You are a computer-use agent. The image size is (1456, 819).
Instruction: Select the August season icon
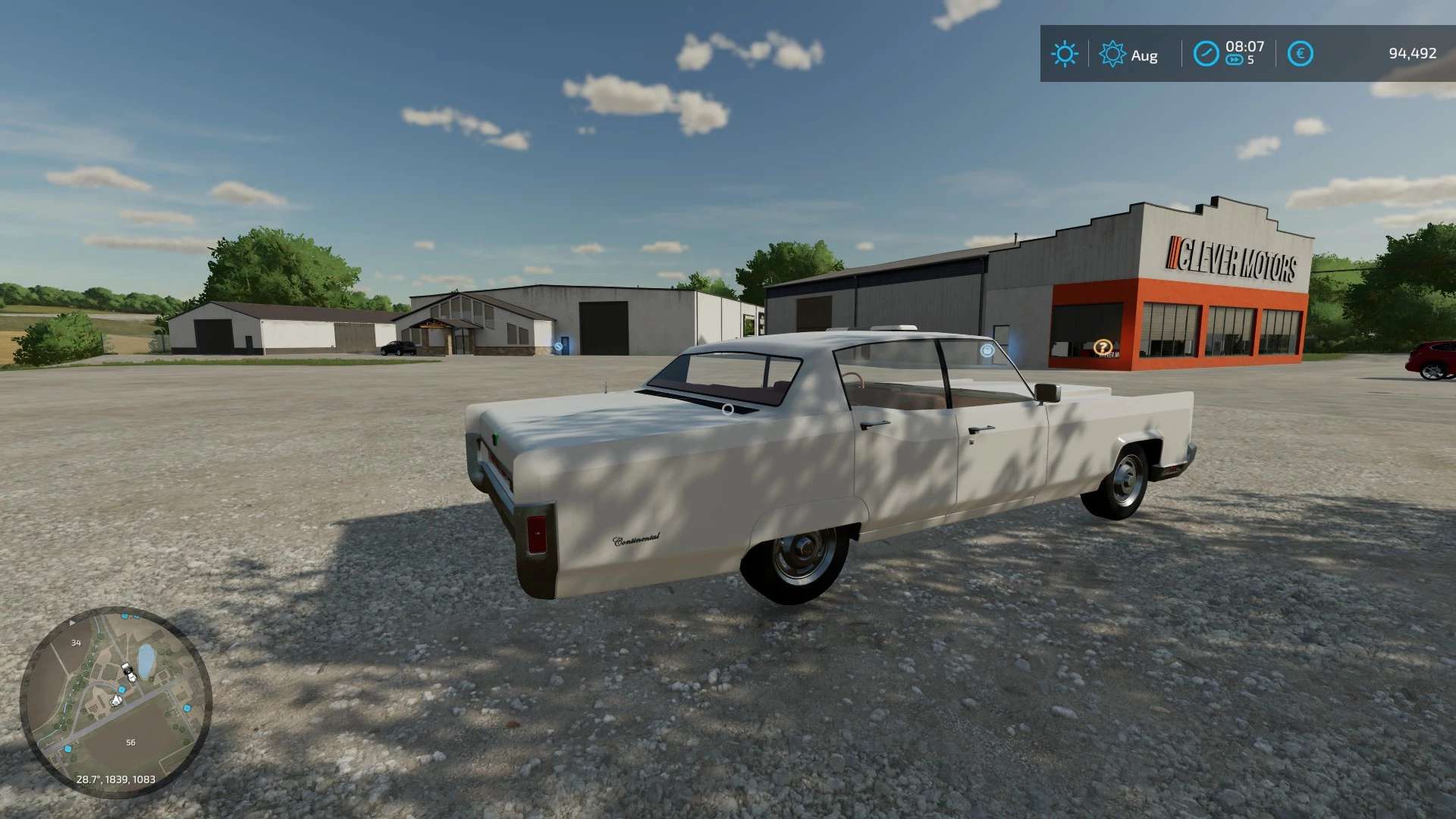point(1112,54)
